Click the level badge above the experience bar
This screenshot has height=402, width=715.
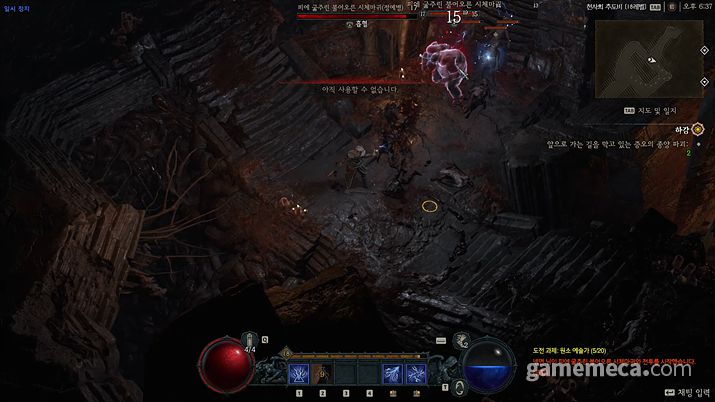(x=288, y=353)
